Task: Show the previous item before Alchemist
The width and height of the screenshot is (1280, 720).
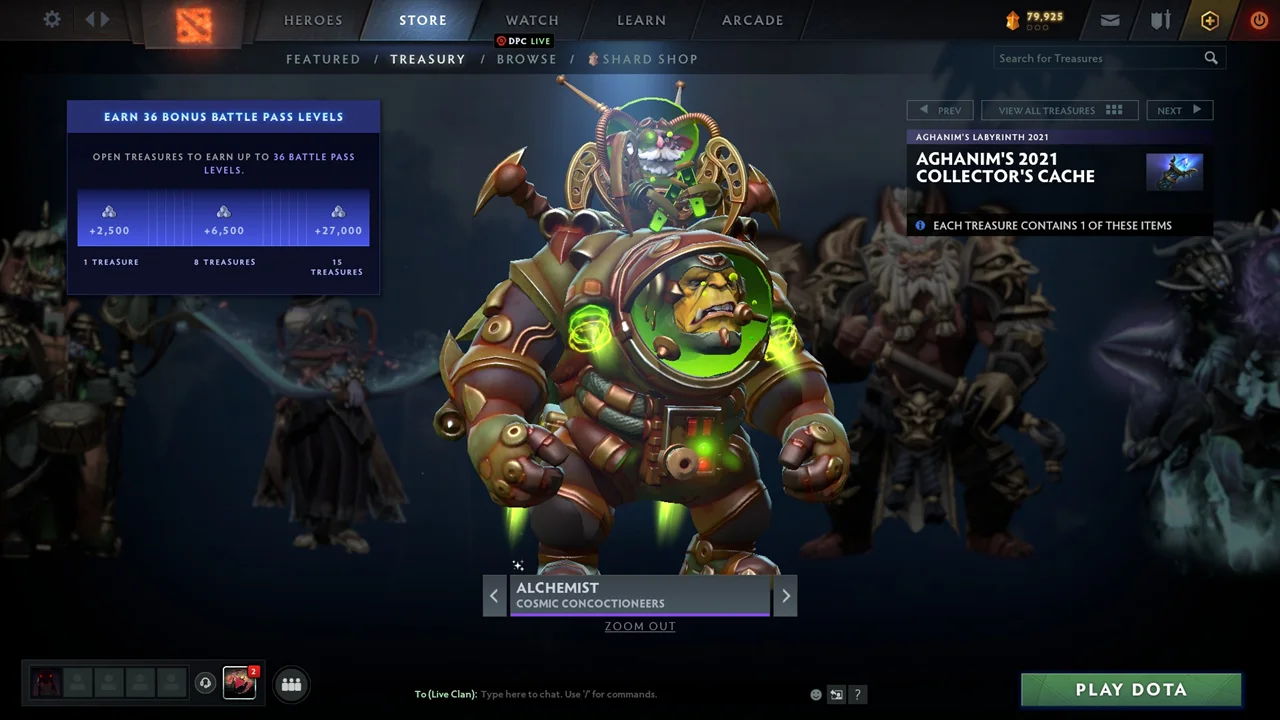Action: [x=494, y=596]
